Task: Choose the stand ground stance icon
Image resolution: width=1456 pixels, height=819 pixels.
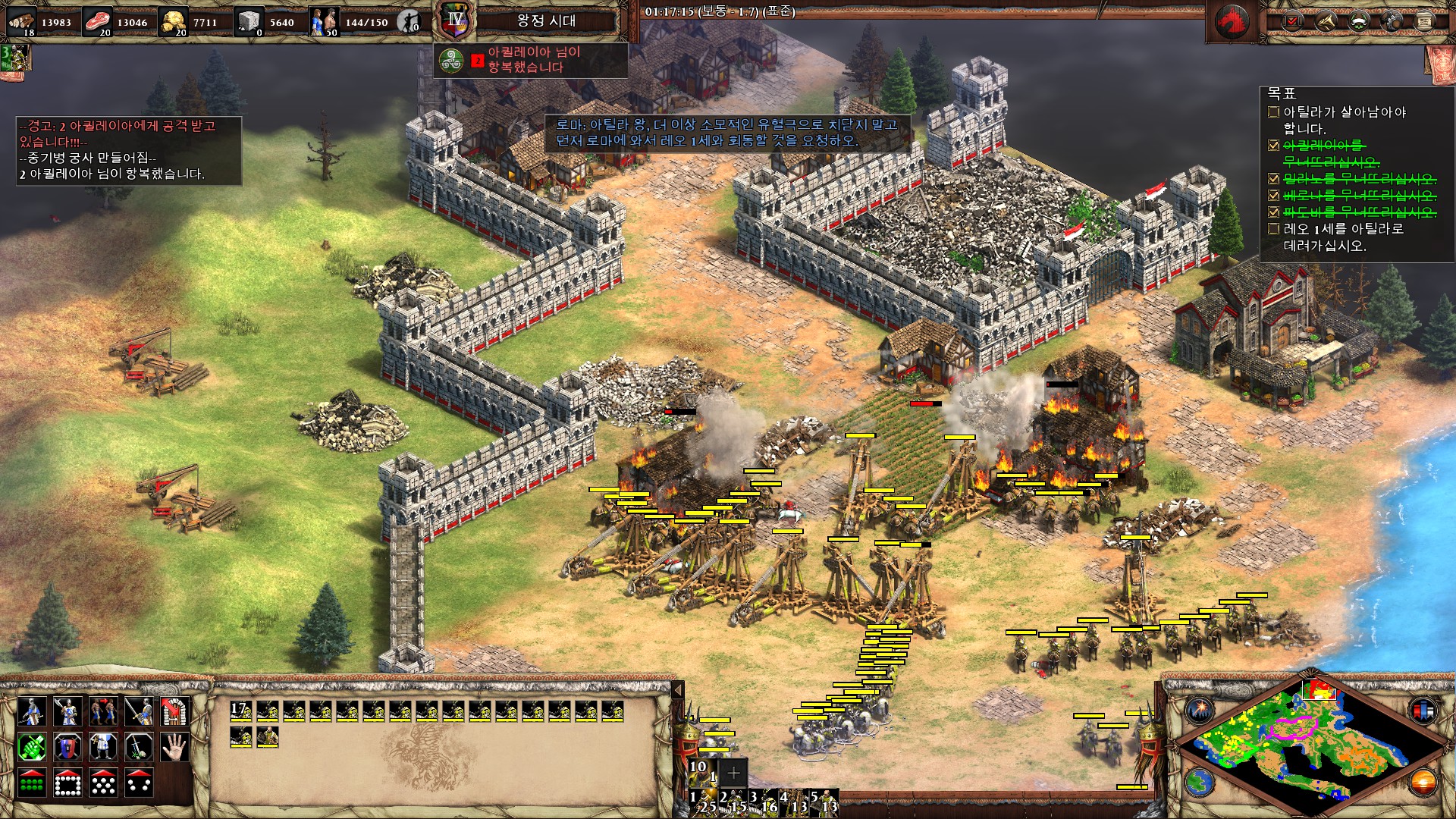Action: pyautogui.click(x=102, y=748)
